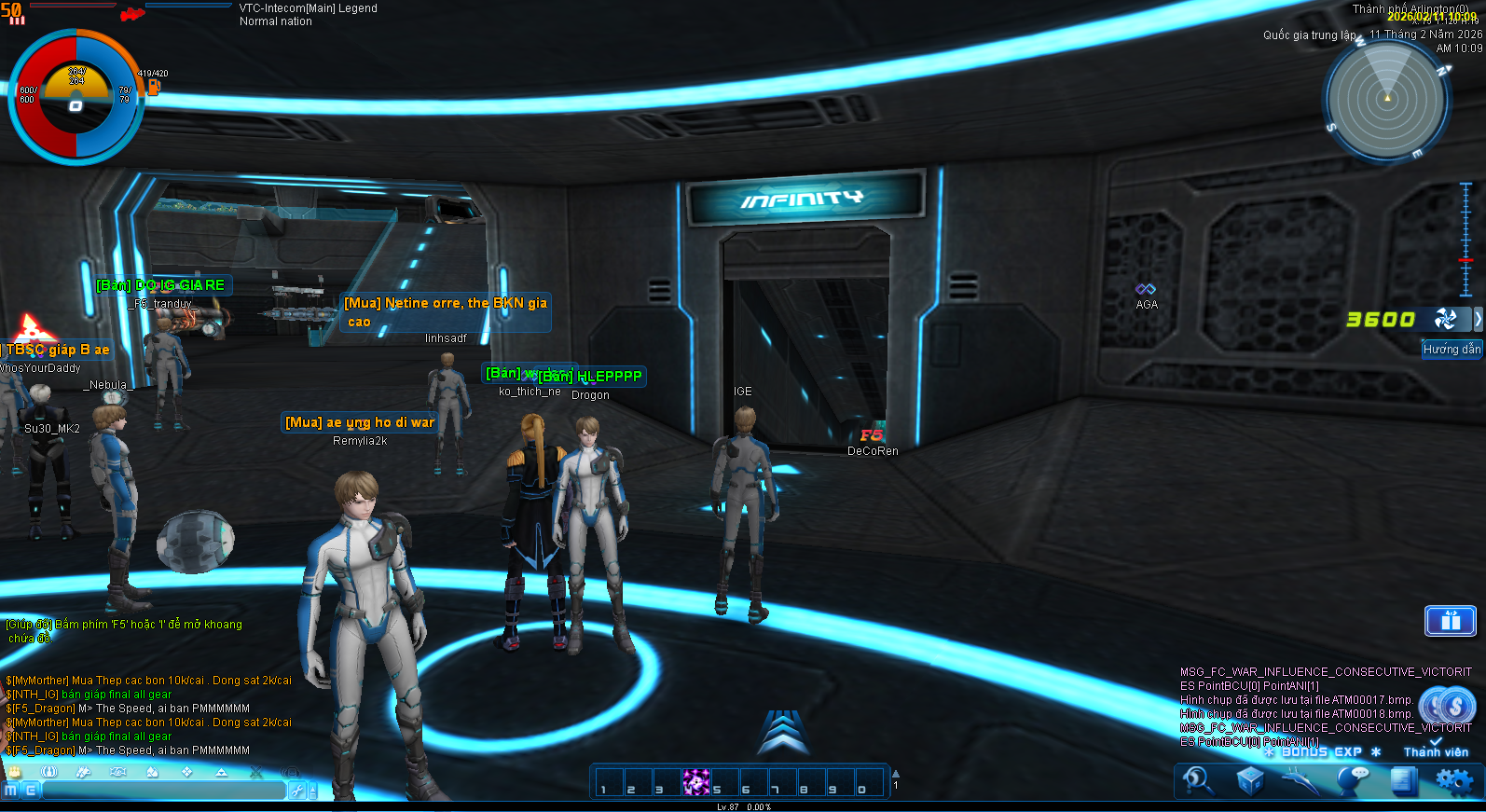
Task: Click the Thành viên membership label
Action: [1436, 752]
